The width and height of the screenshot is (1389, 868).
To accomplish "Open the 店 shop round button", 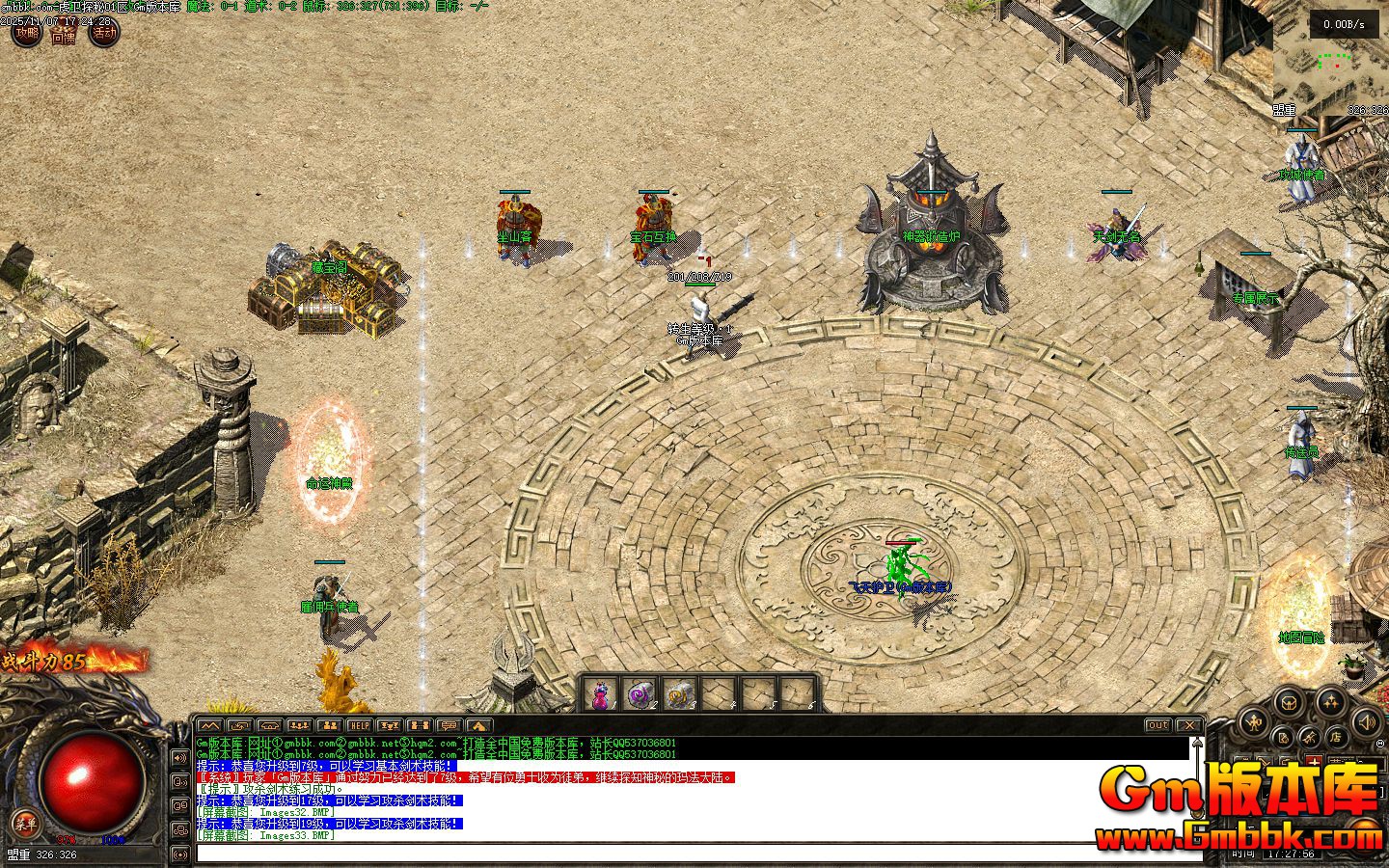I will click(1335, 737).
